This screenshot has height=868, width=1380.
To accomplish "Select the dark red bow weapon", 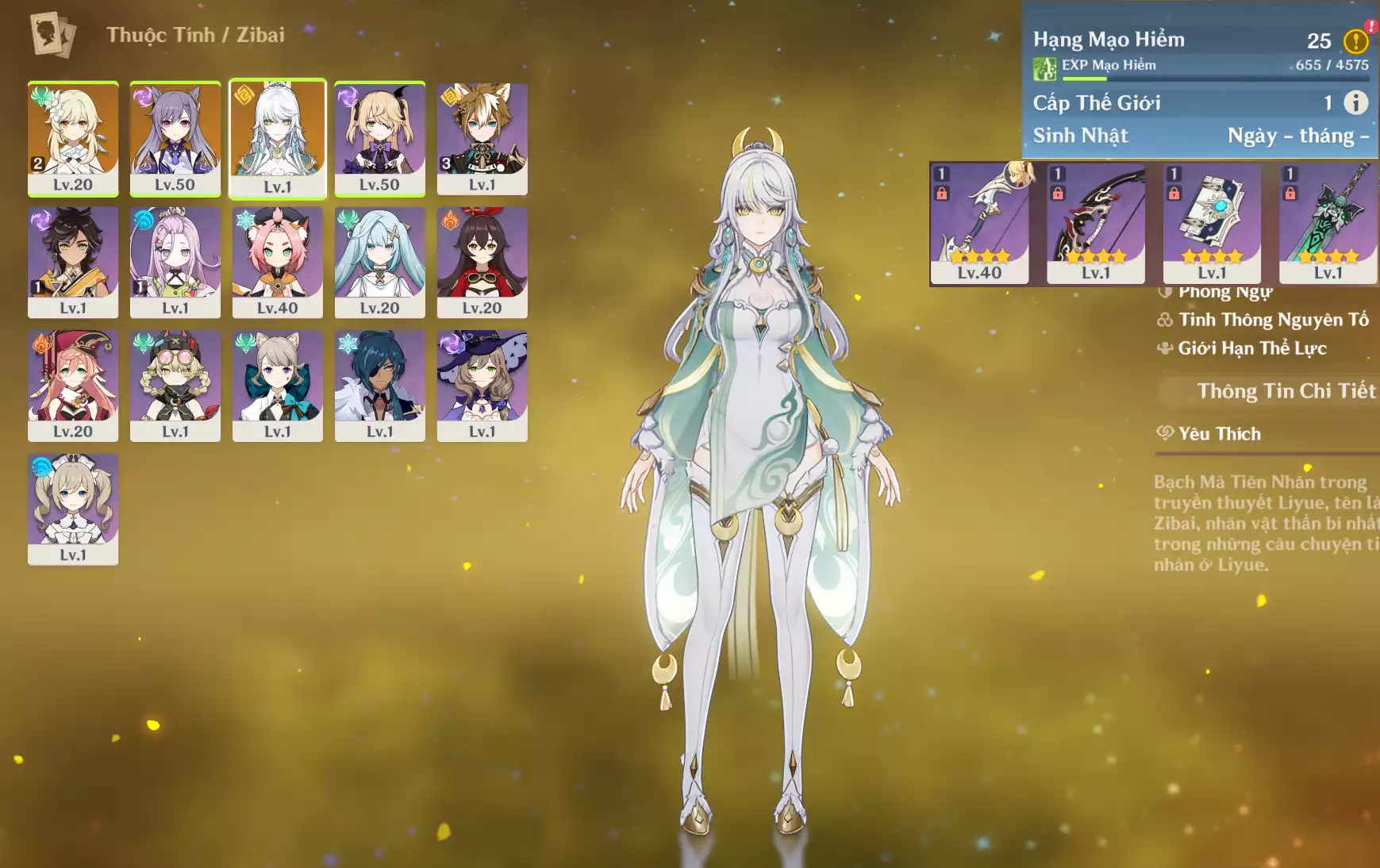I will [x=1096, y=223].
